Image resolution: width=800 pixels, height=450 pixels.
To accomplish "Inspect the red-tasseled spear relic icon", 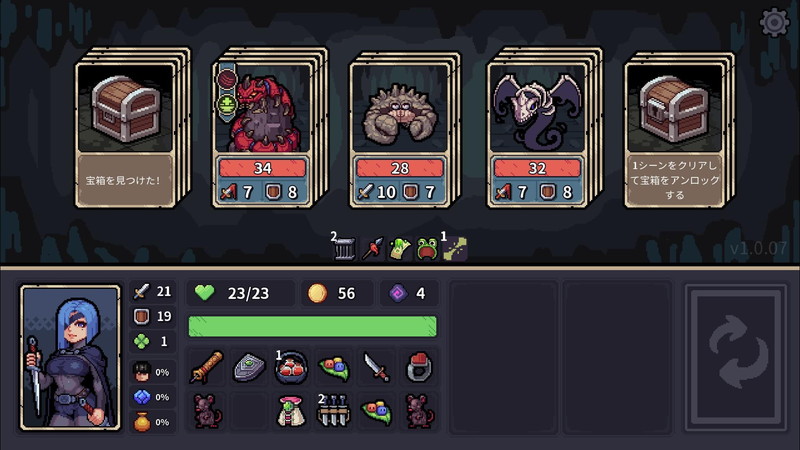I will click(373, 249).
